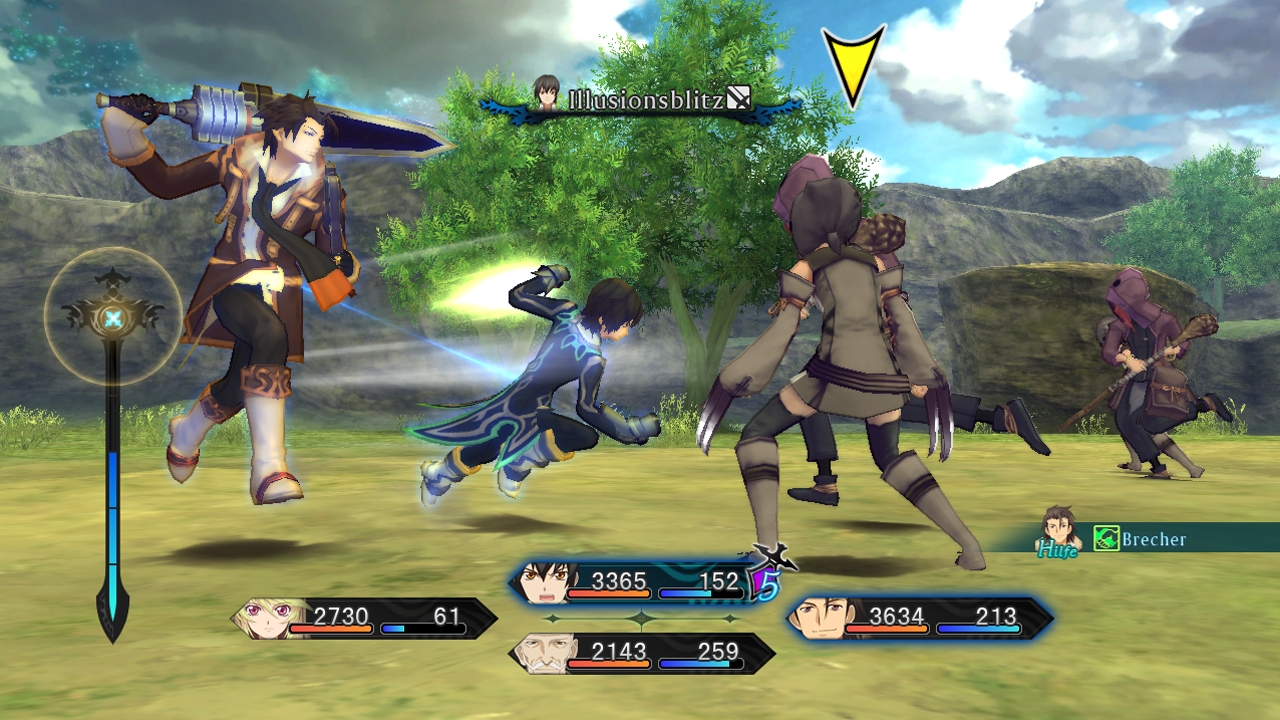
Task: Select the yellow enemy target arrow
Action: (x=853, y=64)
